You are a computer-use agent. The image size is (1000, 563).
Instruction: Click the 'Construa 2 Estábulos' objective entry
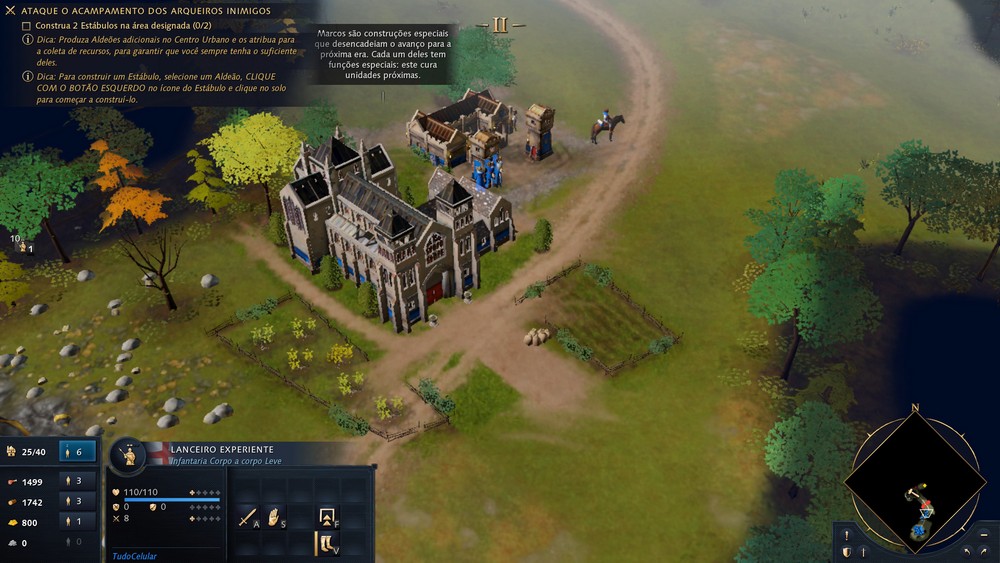pyautogui.click(x=112, y=25)
